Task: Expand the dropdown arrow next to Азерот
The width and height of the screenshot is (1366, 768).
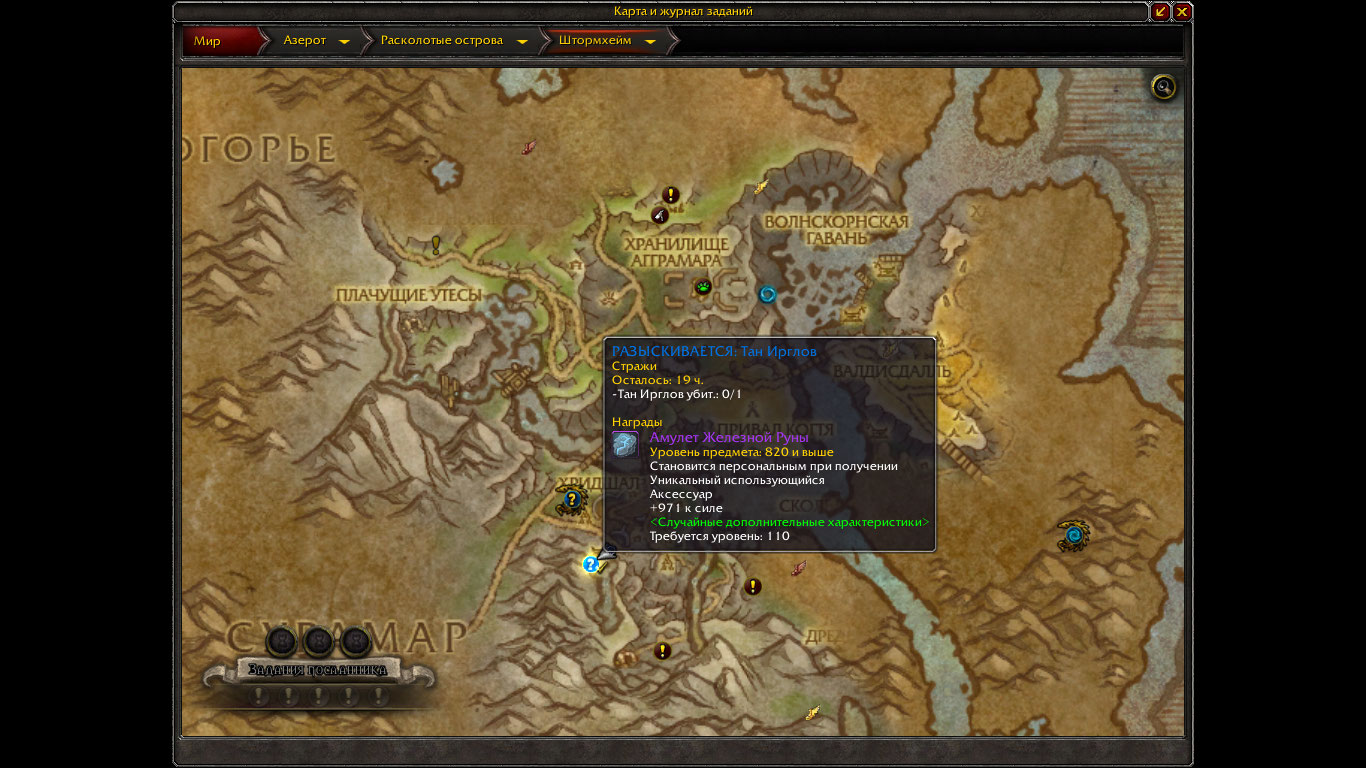Action: (x=344, y=42)
